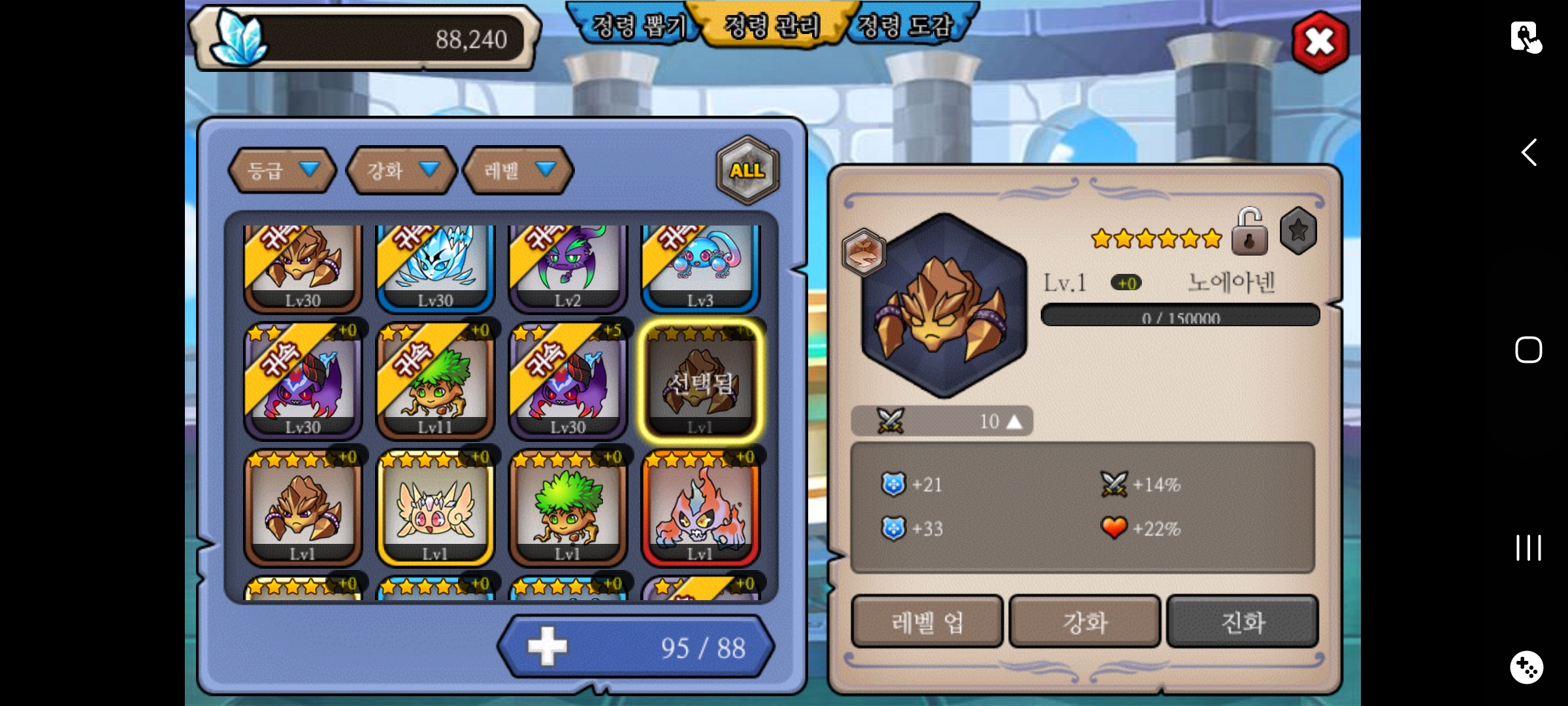The image size is (1568, 706).
Task: Open the 등급 sort dropdown
Action: 282,171
